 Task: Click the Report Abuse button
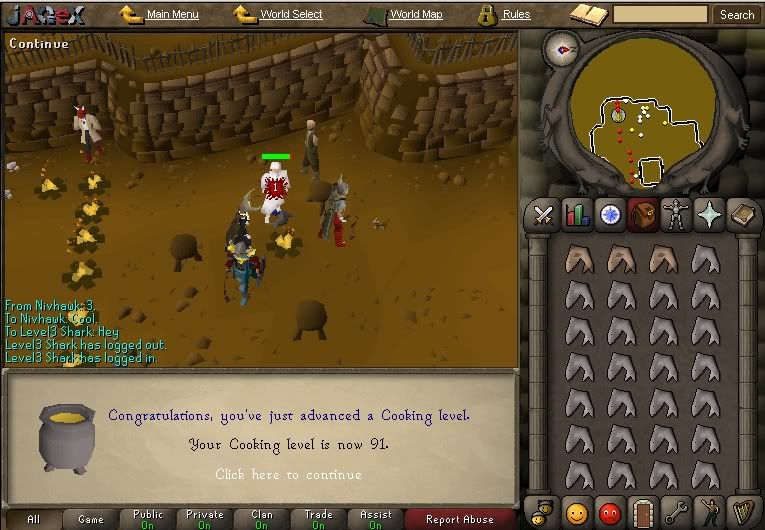[x=459, y=519]
